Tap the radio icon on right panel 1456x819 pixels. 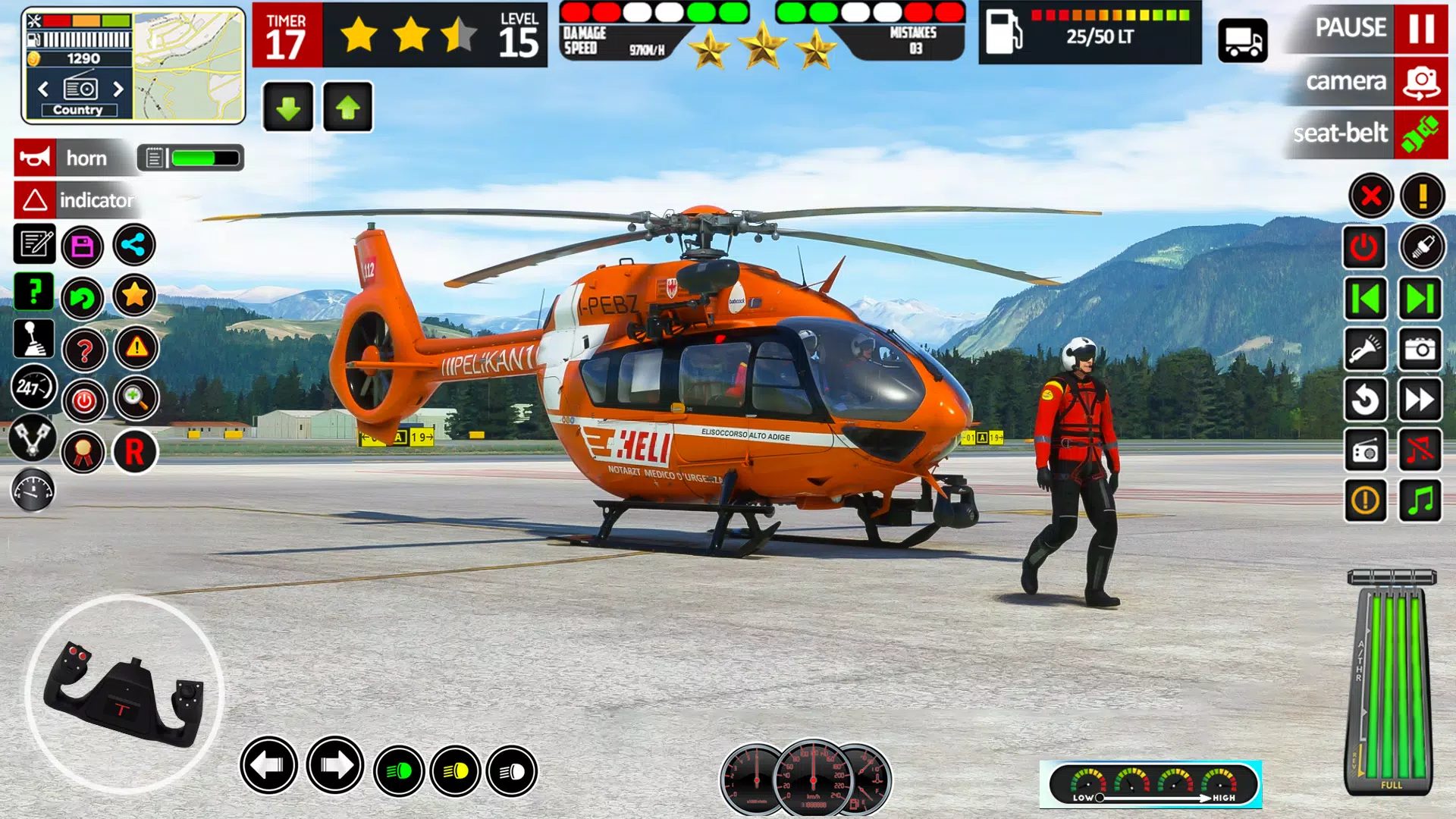click(x=1365, y=450)
